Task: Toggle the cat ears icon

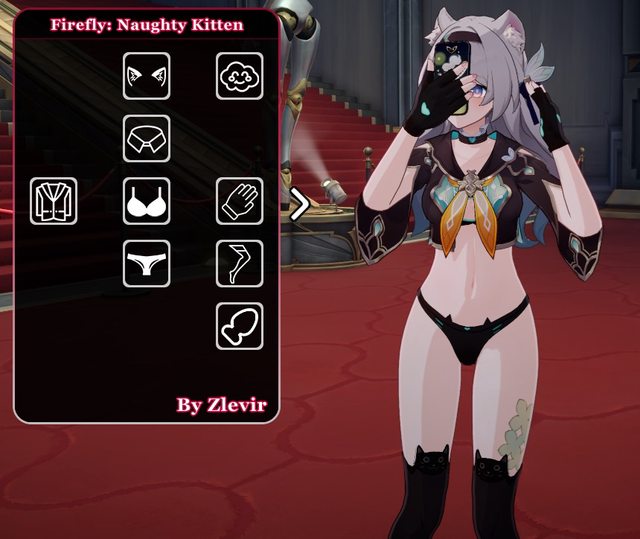Action: pyautogui.click(x=147, y=76)
